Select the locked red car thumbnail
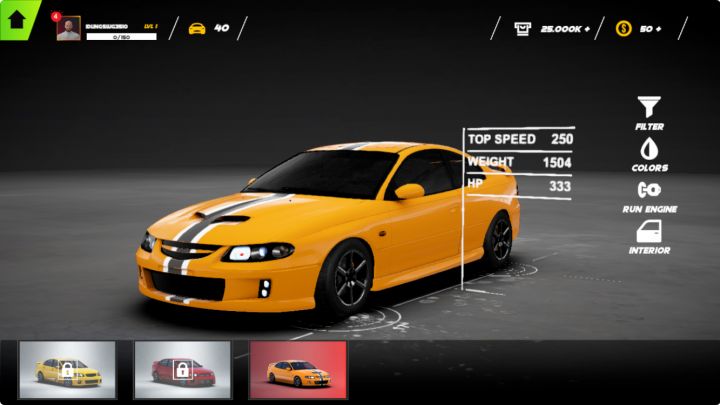 [182, 370]
